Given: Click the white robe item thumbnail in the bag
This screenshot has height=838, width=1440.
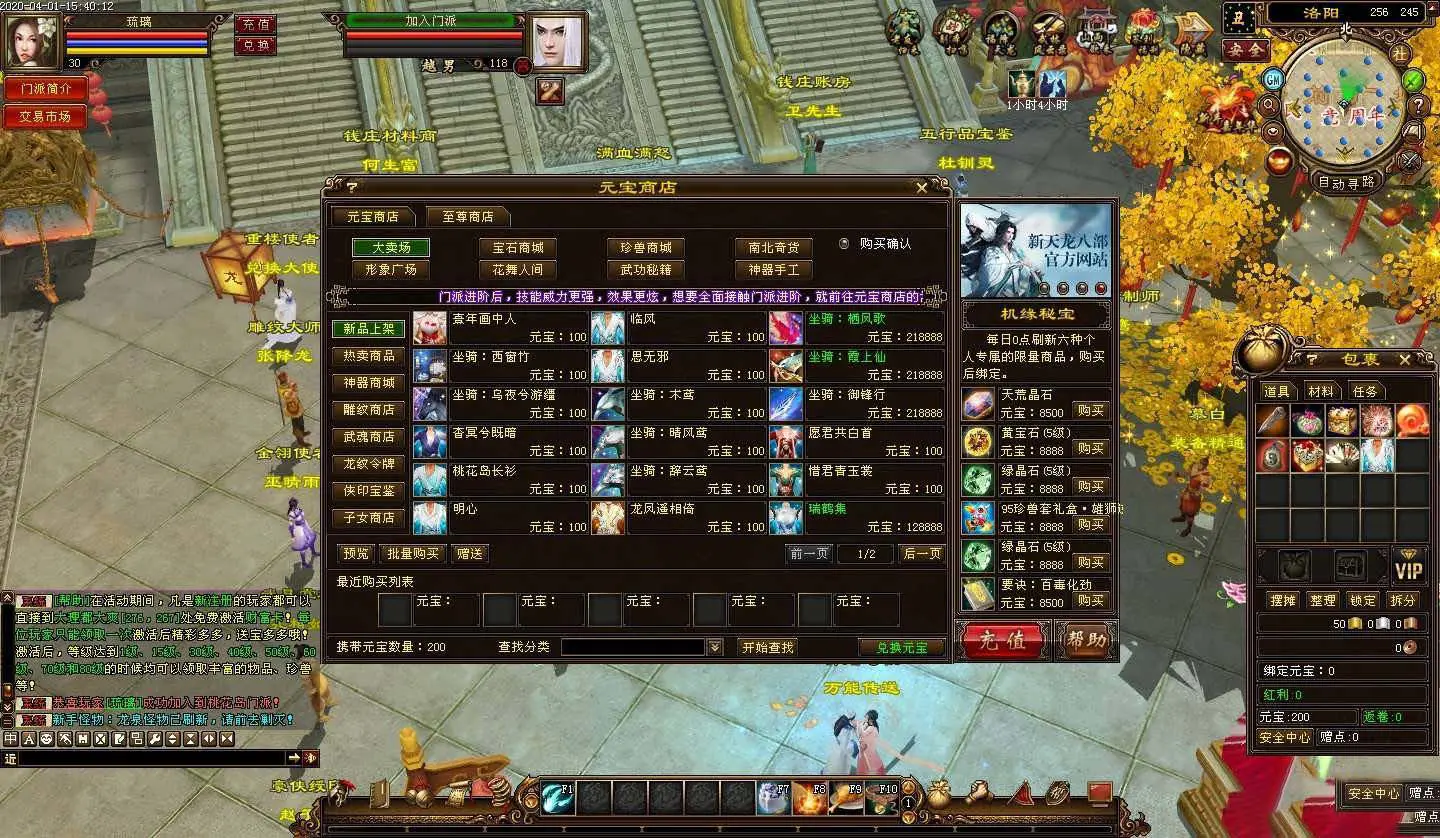Looking at the screenshot, I should click(x=1378, y=455).
